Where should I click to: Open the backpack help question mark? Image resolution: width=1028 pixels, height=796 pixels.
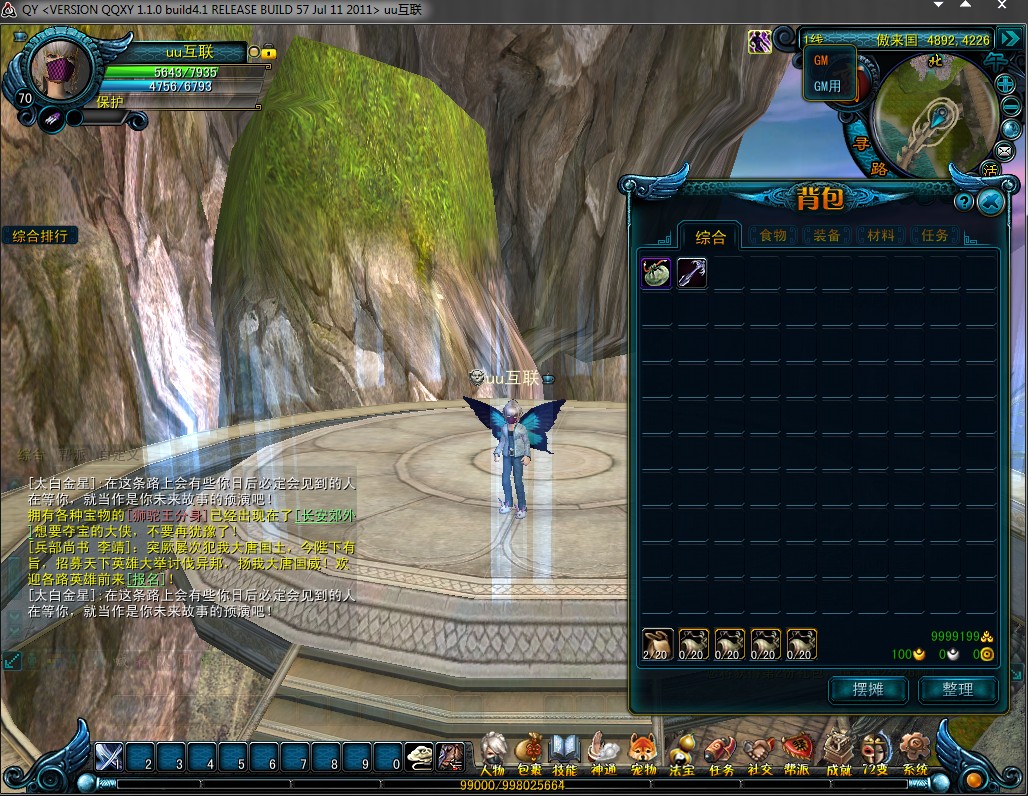(964, 202)
